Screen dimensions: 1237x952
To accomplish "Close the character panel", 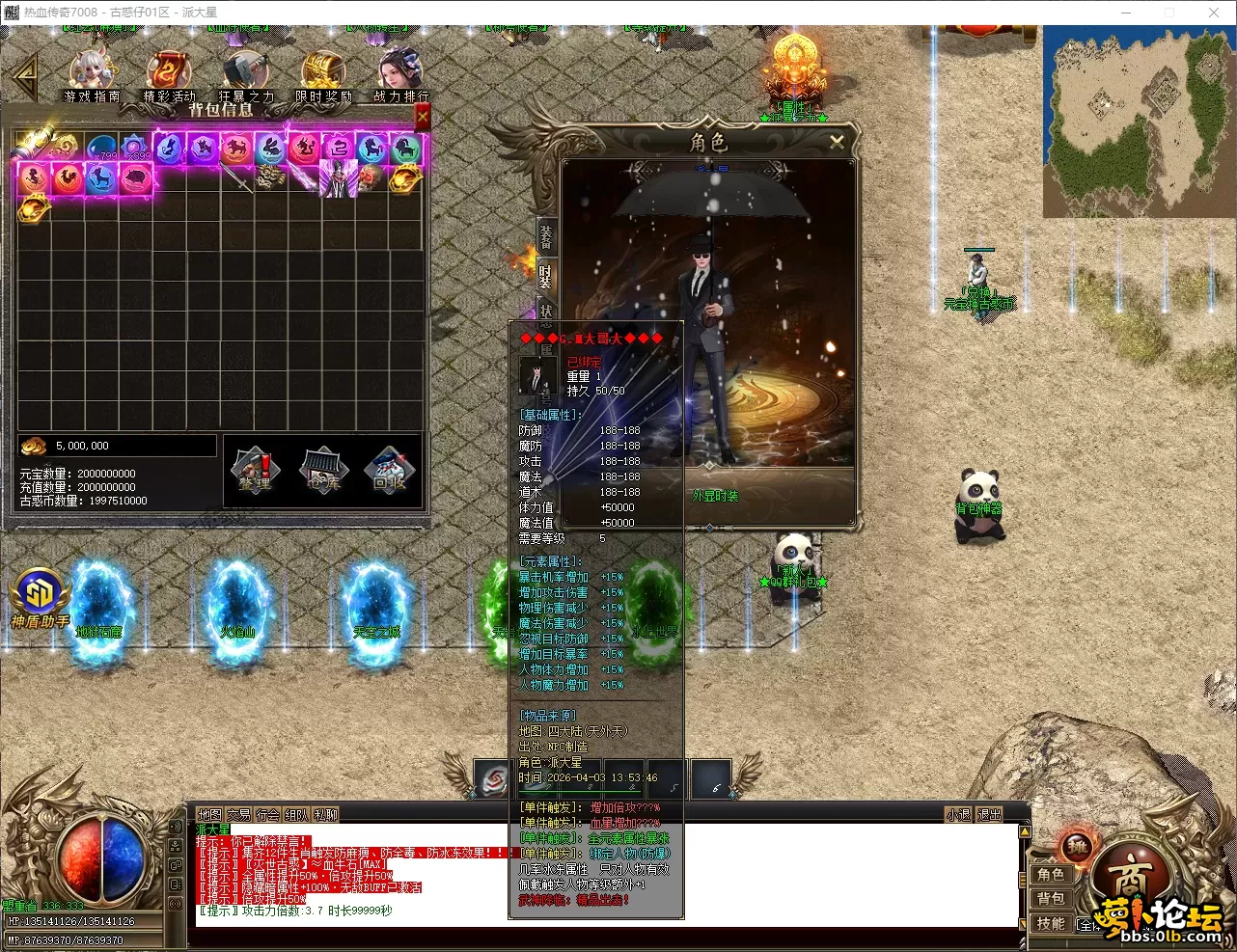I will [837, 142].
